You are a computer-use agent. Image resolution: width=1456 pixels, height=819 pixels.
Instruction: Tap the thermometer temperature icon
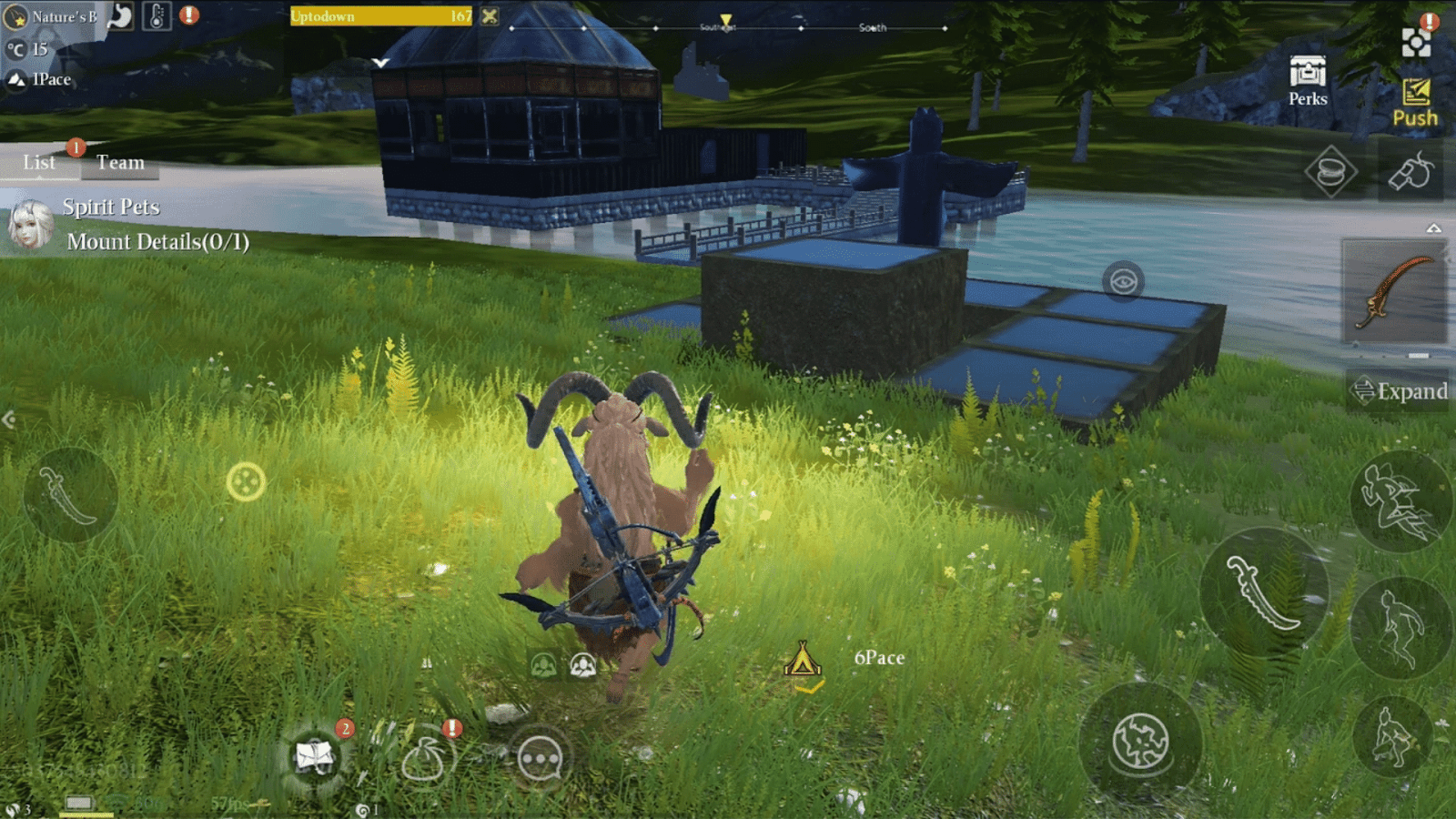(157, 15)
